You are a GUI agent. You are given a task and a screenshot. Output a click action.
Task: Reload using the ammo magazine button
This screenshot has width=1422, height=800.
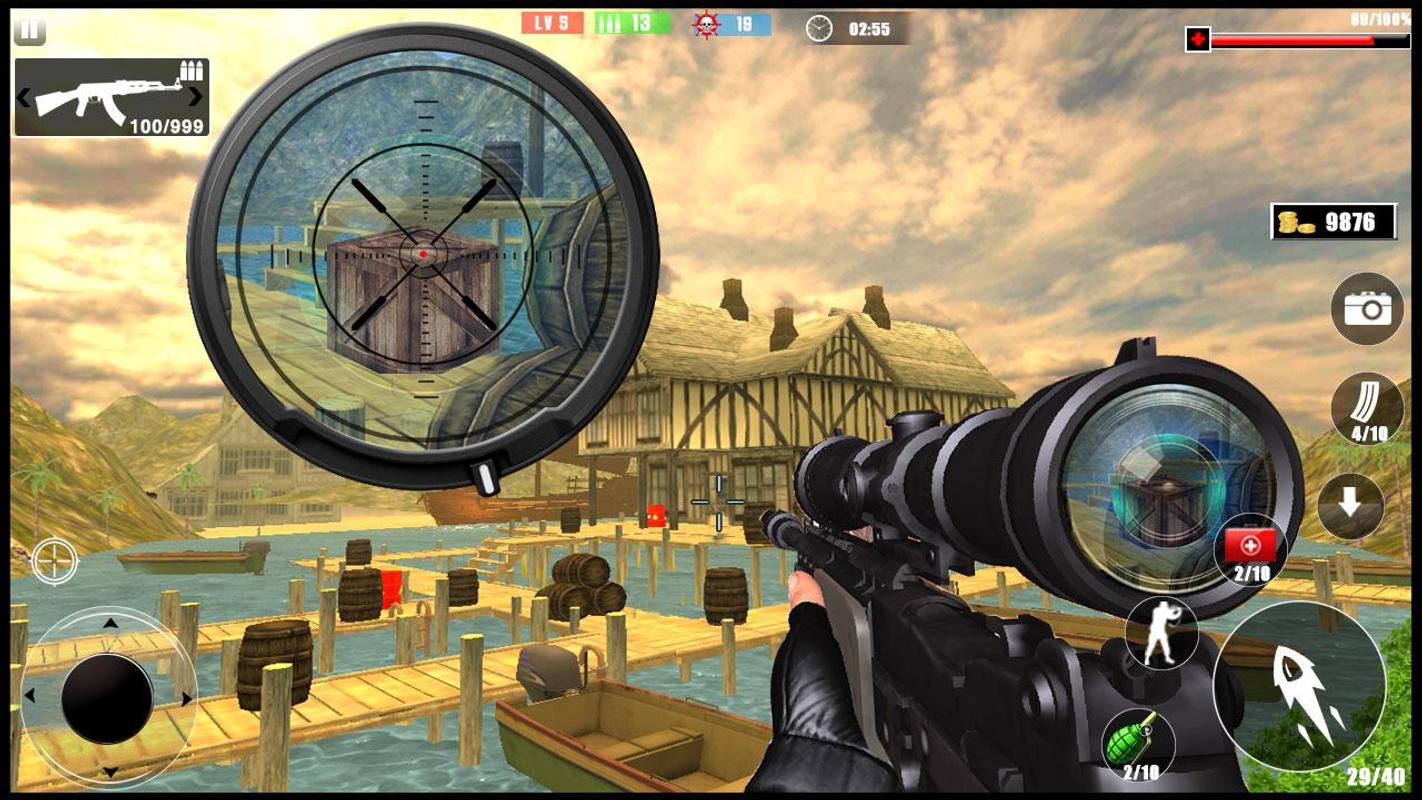pos(1367,408)
